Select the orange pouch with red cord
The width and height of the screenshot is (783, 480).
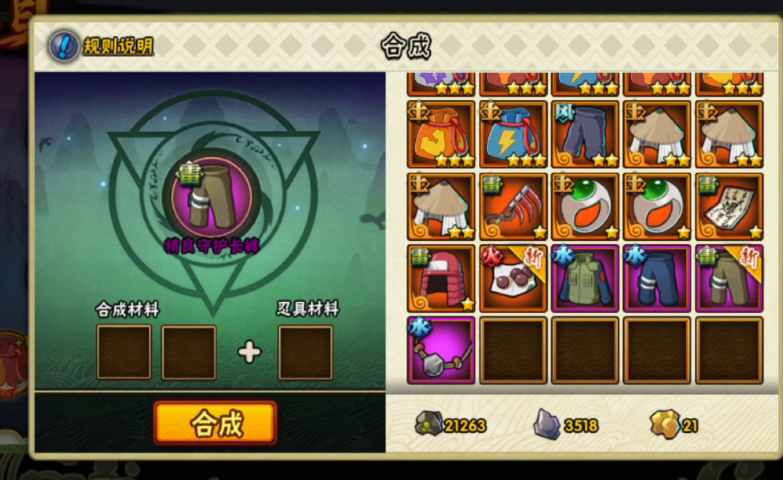point(441,134)
